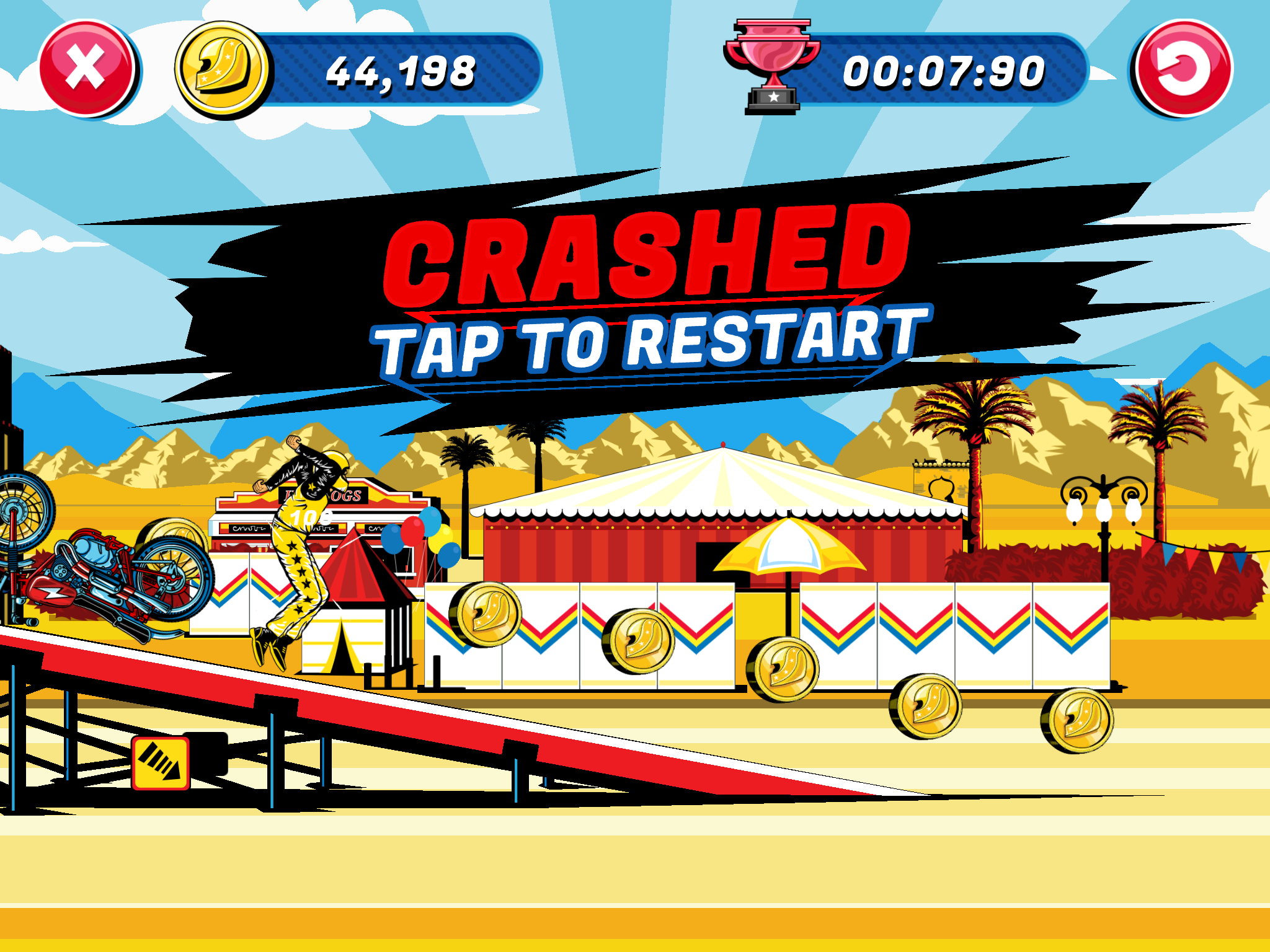Tap the "Tap to Restart" prompt
Viewport: 1270px width, 952px height.
pos(651,342)
